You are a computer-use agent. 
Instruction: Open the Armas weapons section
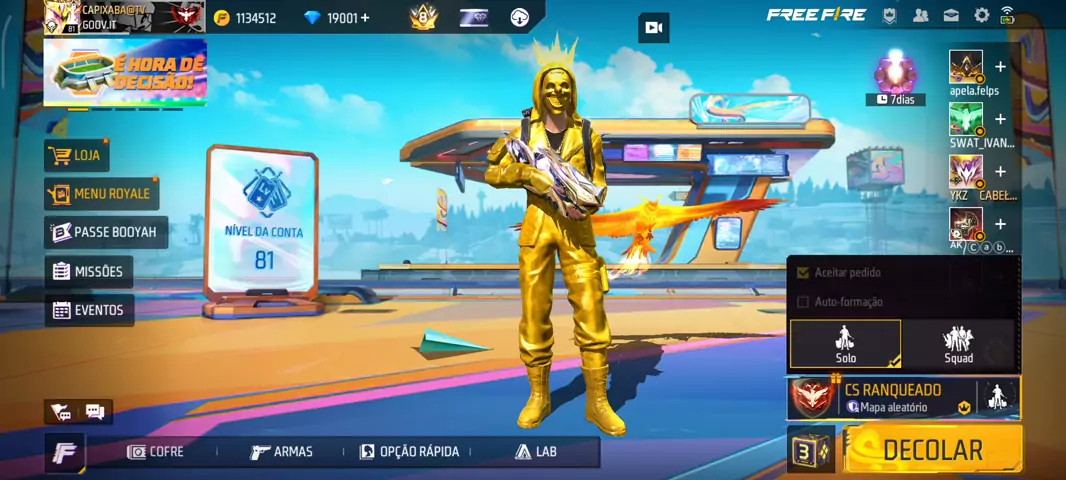[282, 452]
